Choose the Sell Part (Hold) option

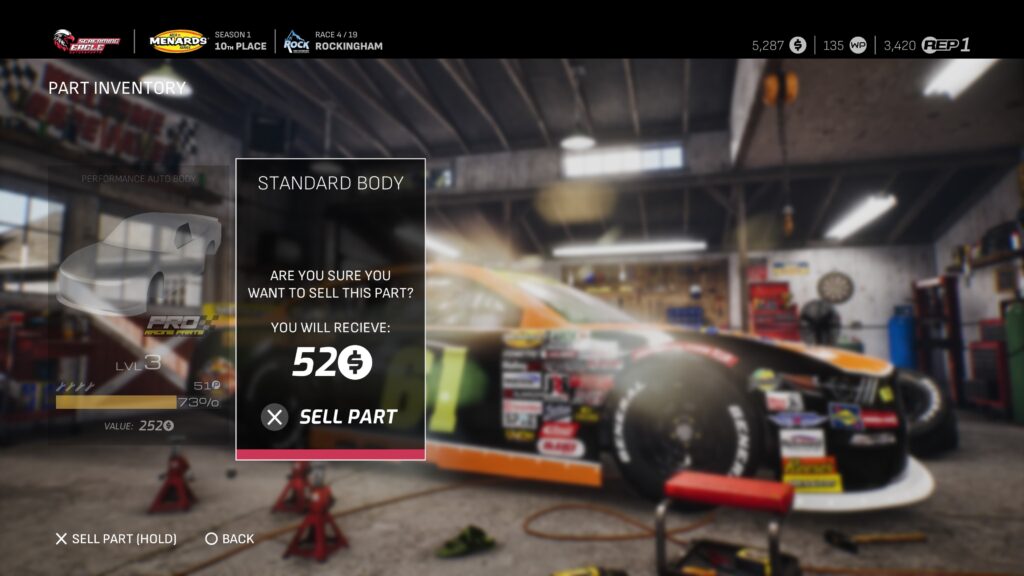point(115,539)
